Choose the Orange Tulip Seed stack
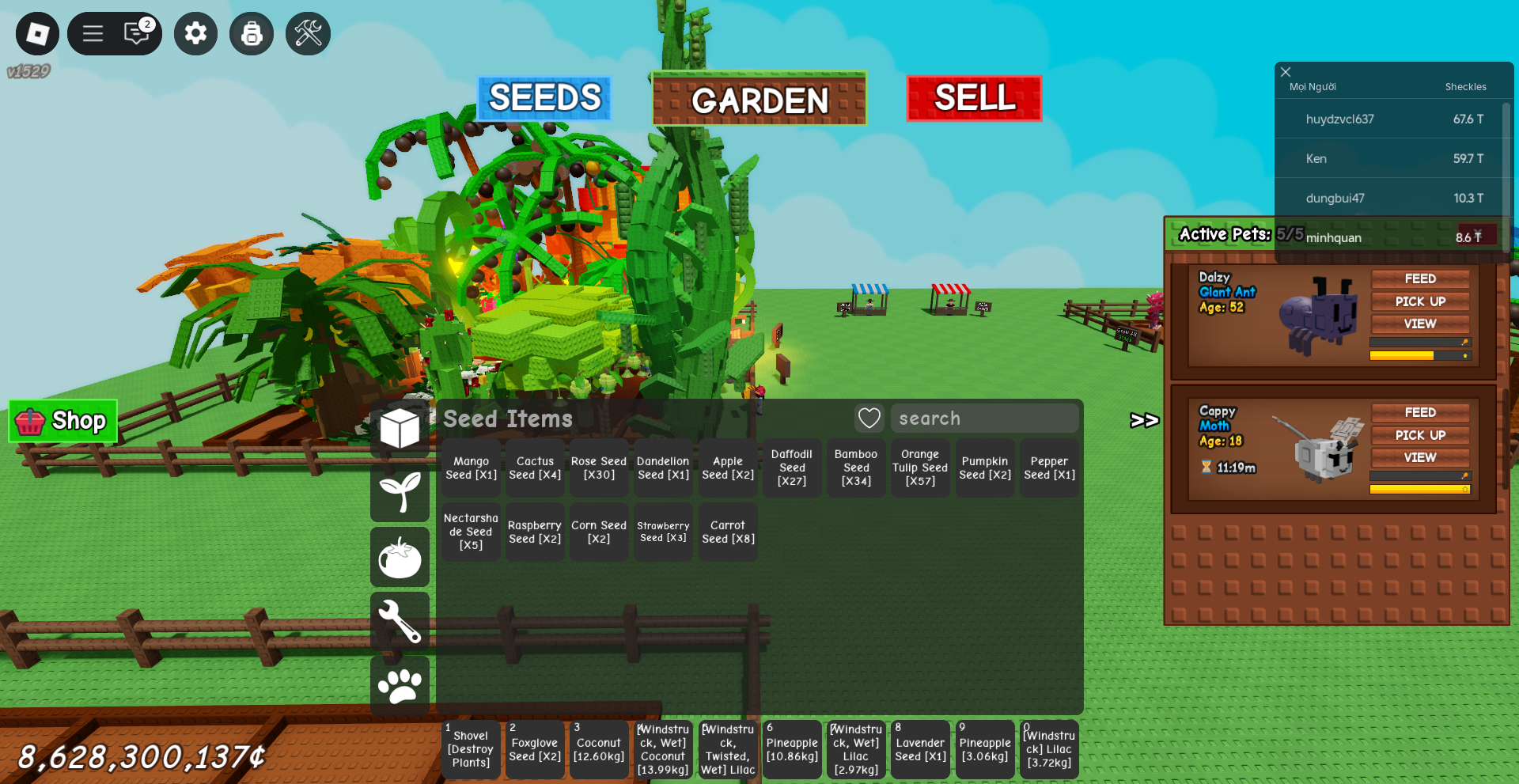 [x=920, y=468]
